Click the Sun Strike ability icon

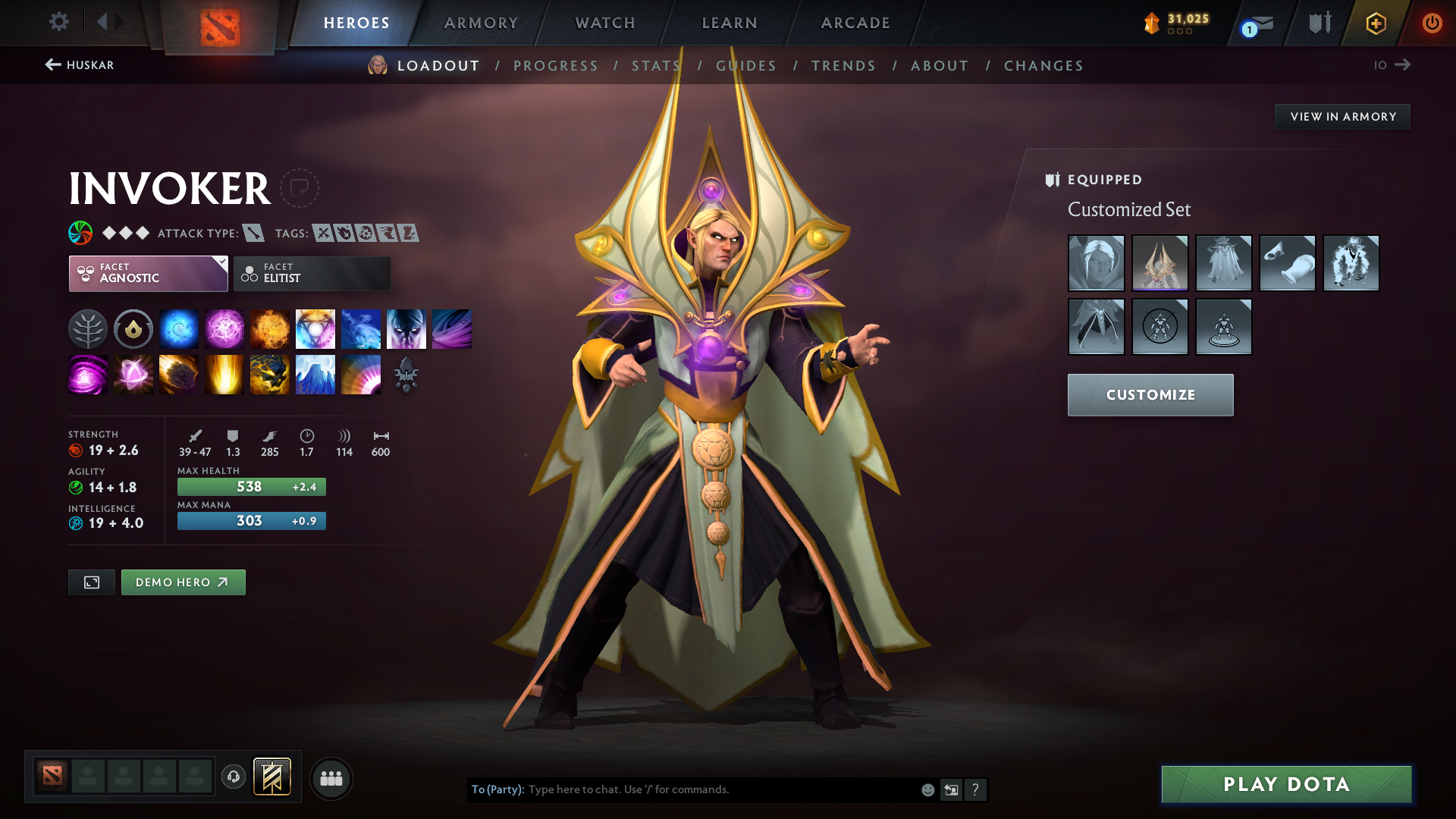point(224,374)
